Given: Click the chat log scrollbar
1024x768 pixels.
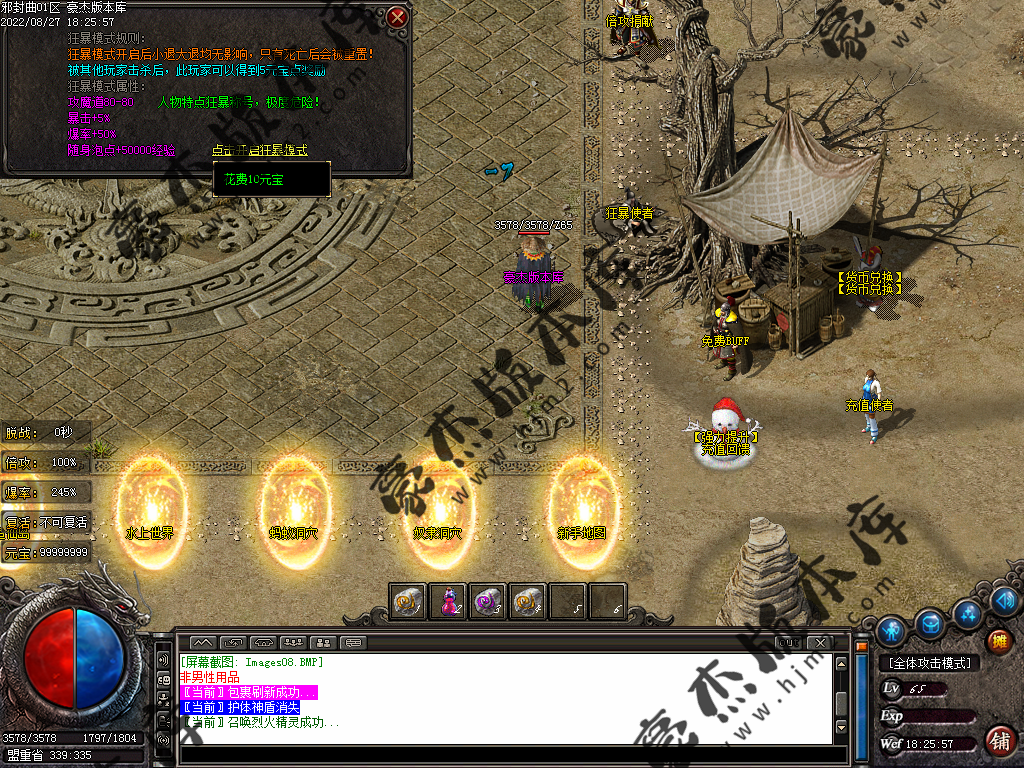Looking at the screenshot, I should pyautogui.click(x=842, y=698).
